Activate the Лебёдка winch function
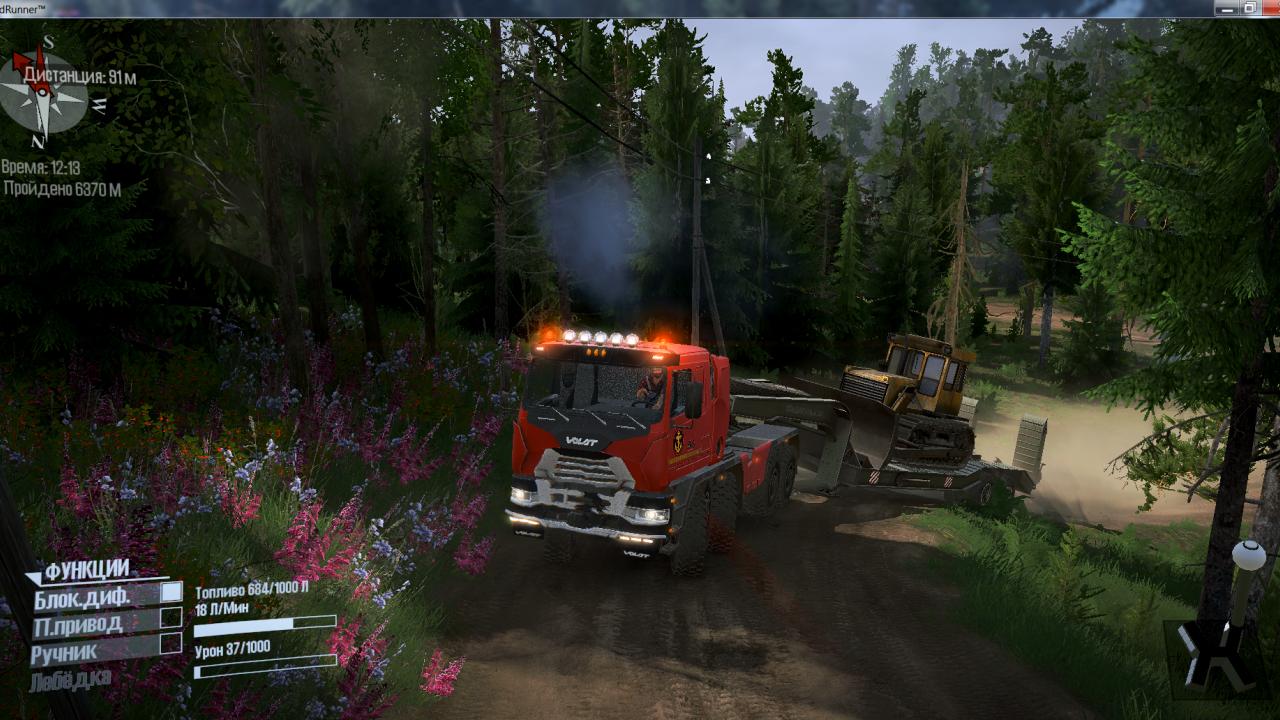This screenshot has width=1280, height=720. [x=70, y=682]
